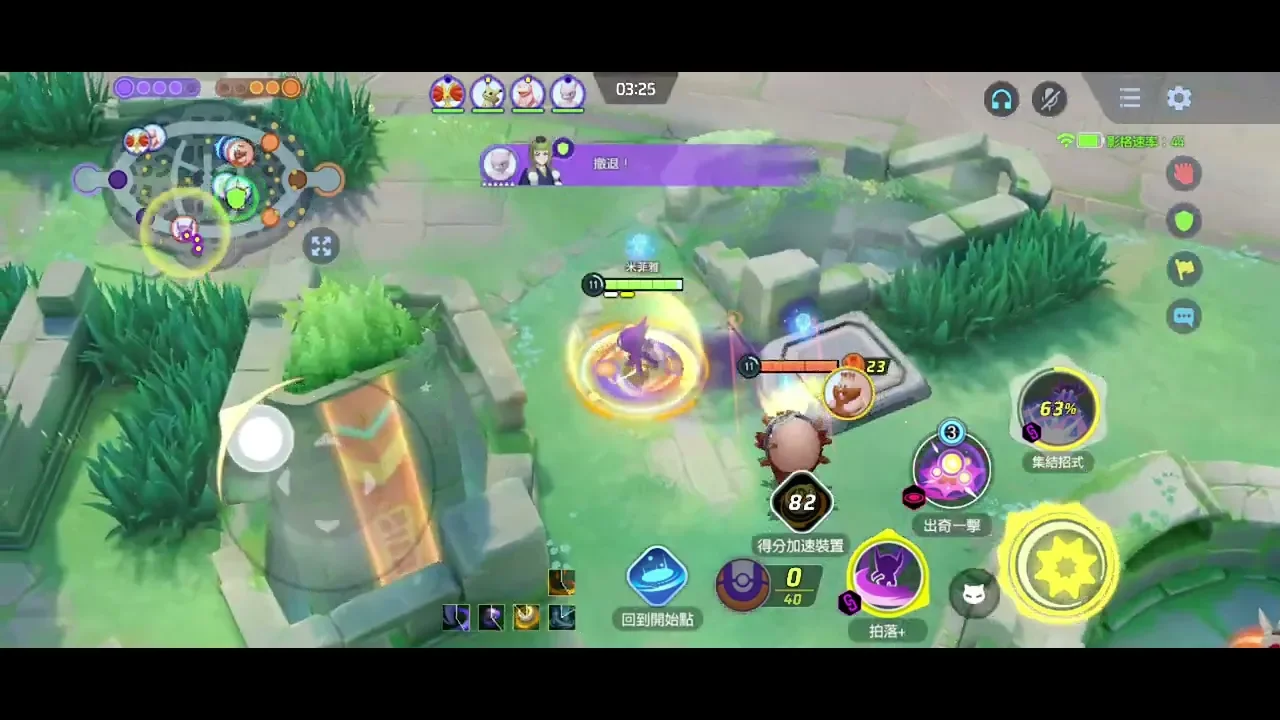Image resolution: width=1280 pixels, height=720 pixels.
Task: Open the scoreboard list icon
Action: tap(1130, 98)
